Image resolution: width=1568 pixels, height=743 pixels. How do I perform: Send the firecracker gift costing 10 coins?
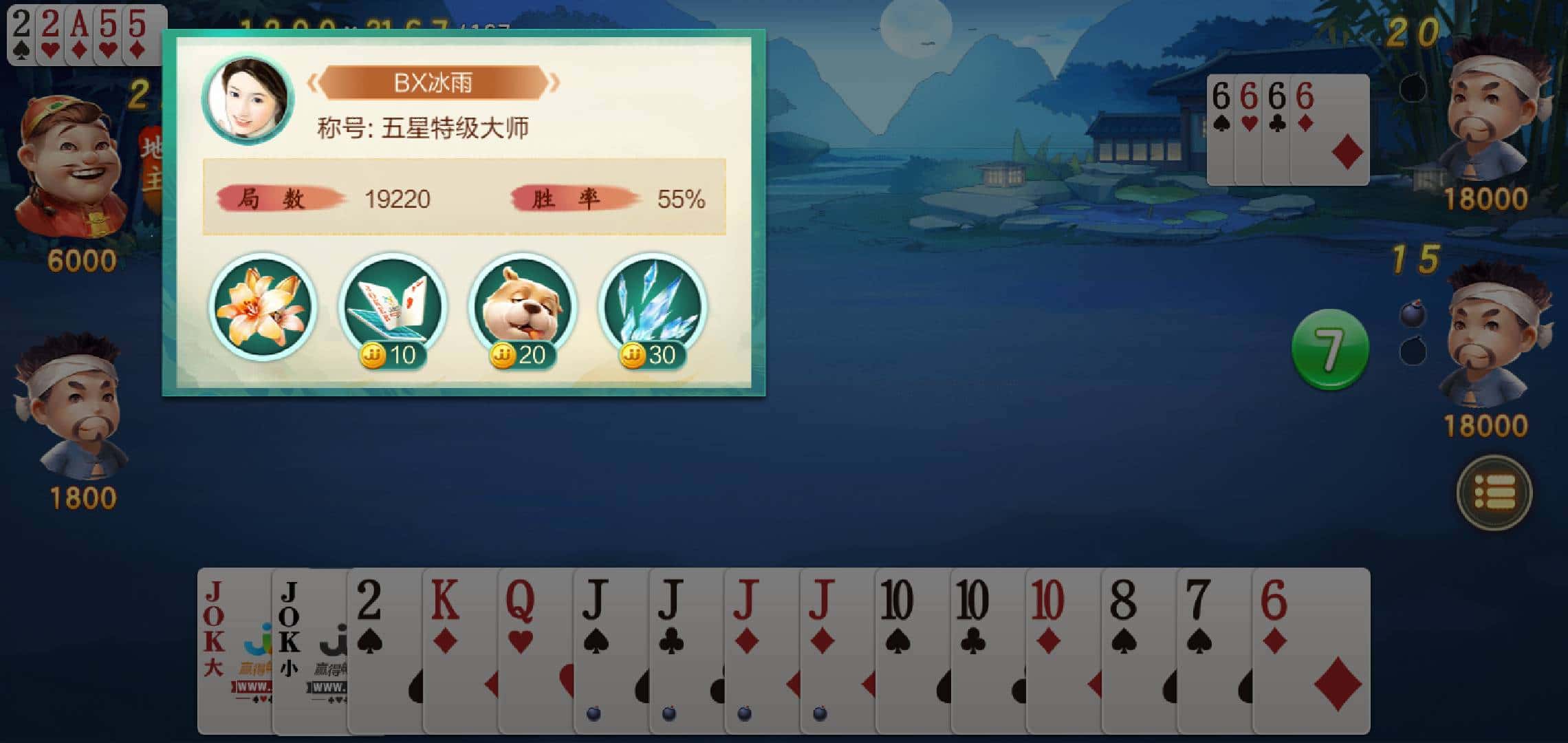point(393,303)
